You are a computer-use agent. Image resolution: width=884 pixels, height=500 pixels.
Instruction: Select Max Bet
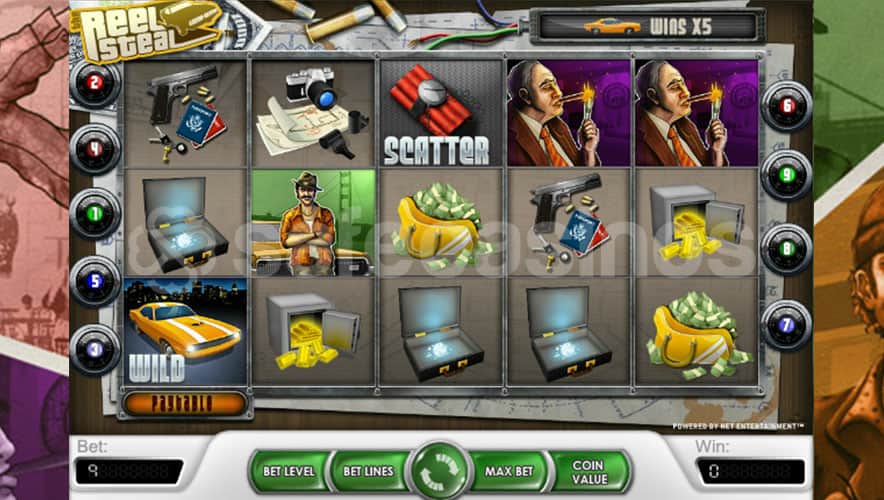coord(512,471)
